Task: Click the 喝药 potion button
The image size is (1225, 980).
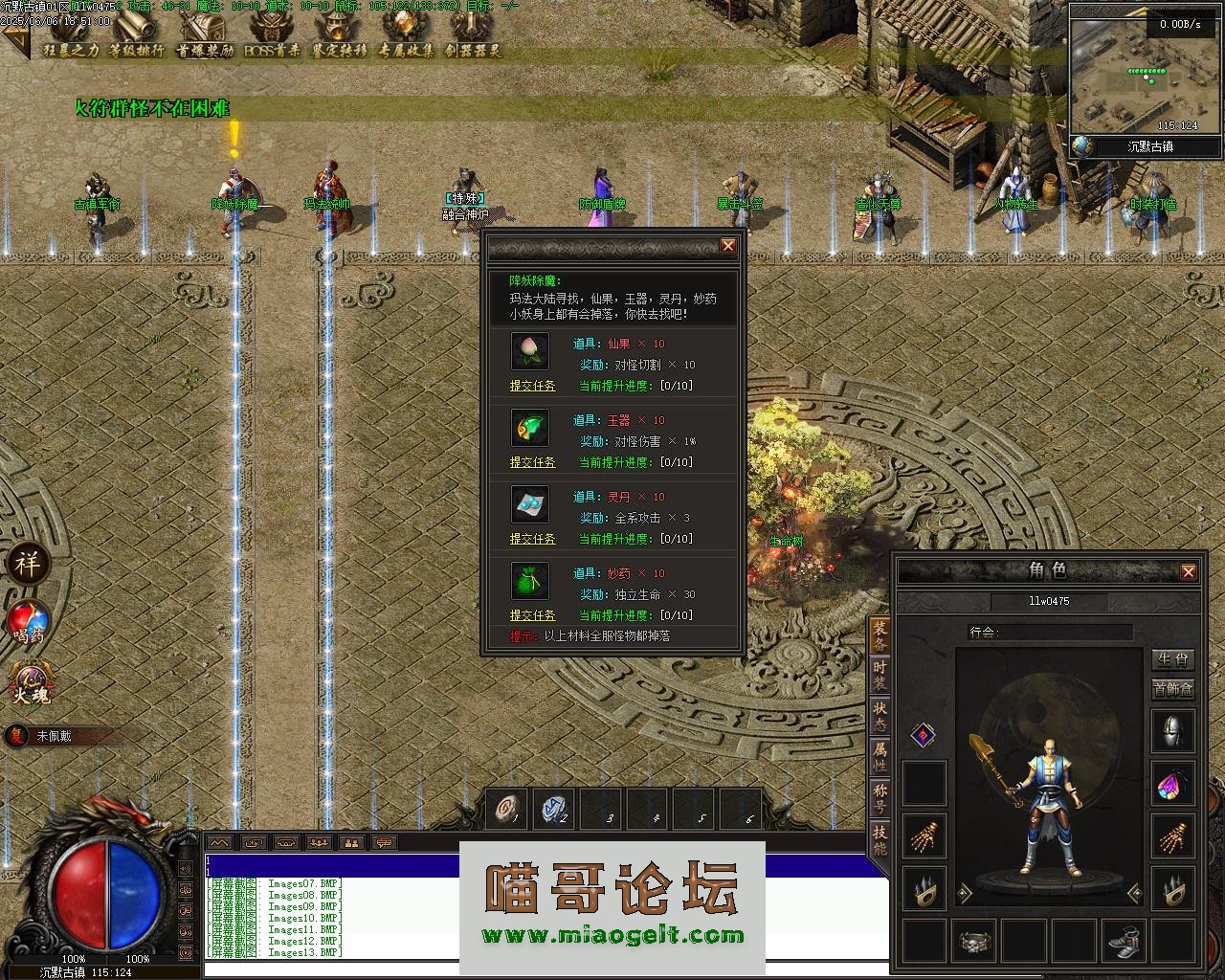Action: pyautogui.click(x=28, y=622)
